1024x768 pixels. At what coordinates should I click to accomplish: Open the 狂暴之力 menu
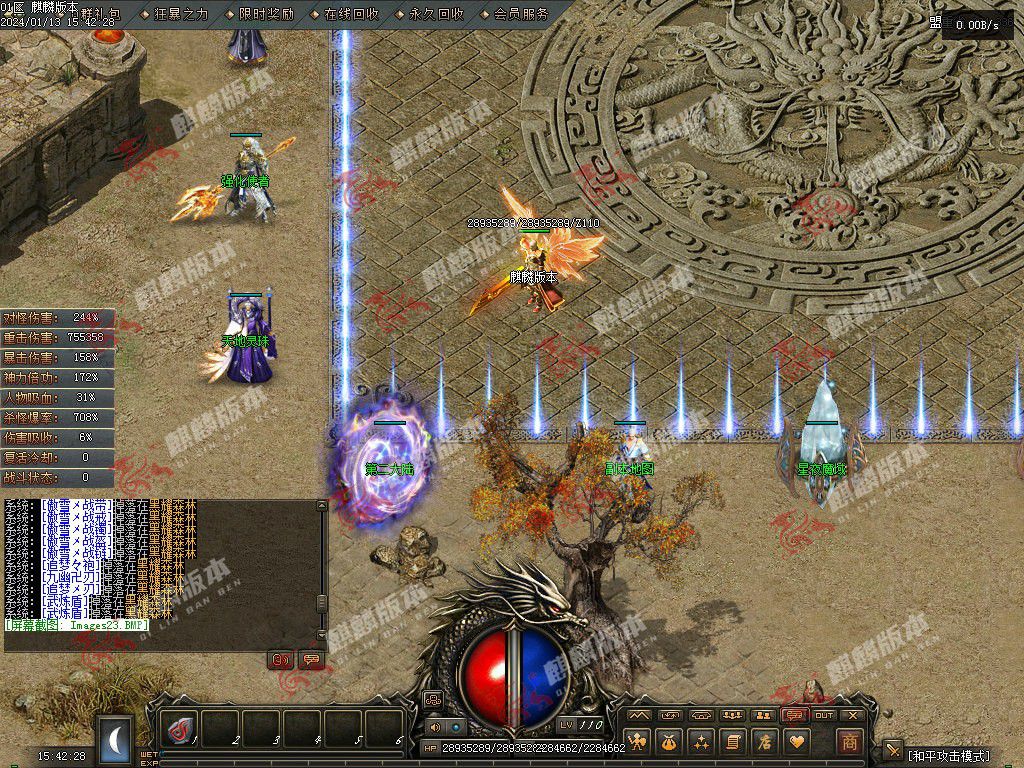click(181, 14)
